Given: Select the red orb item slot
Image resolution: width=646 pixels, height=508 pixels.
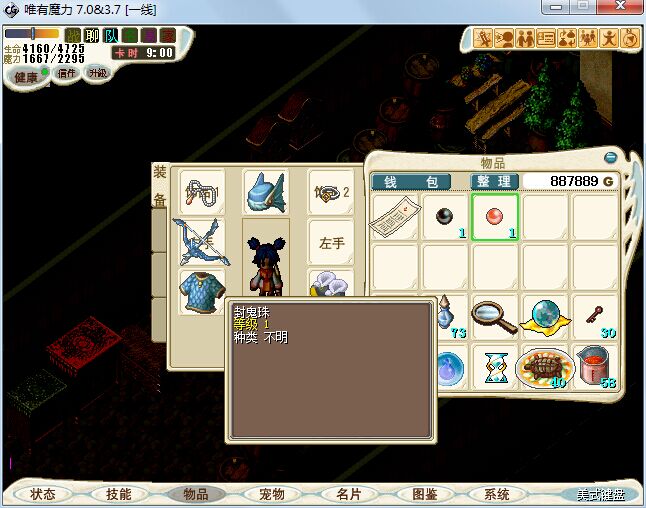Looking at the screenshot, I should (495, 217).
